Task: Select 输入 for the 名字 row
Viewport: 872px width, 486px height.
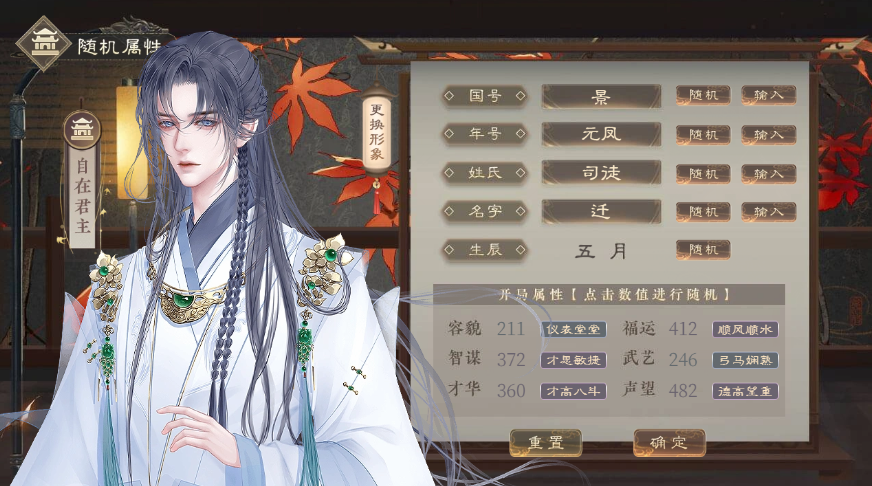Action: [x=768, y=212]
